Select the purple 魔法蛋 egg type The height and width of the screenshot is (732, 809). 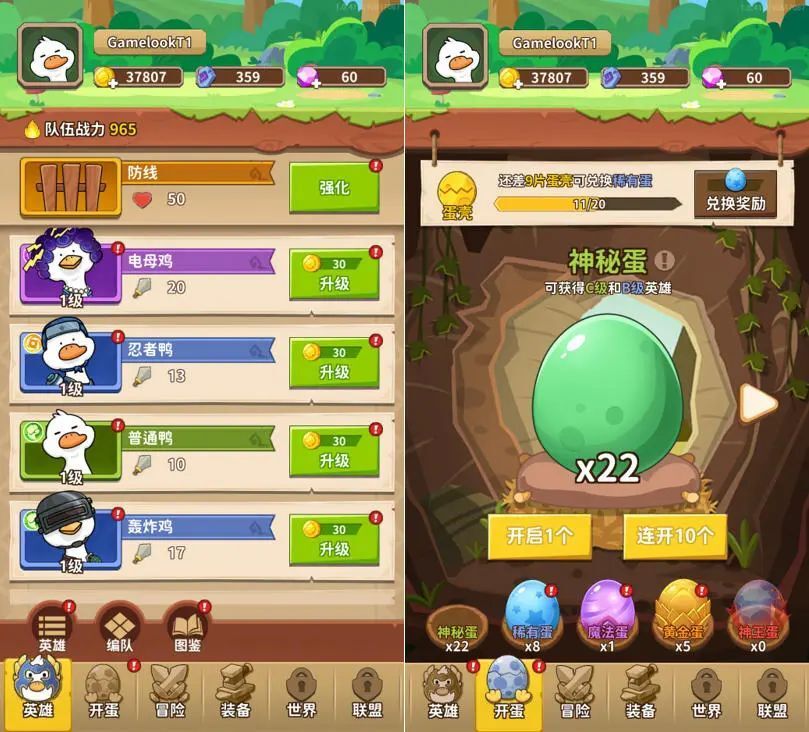(x=606, y=610)
